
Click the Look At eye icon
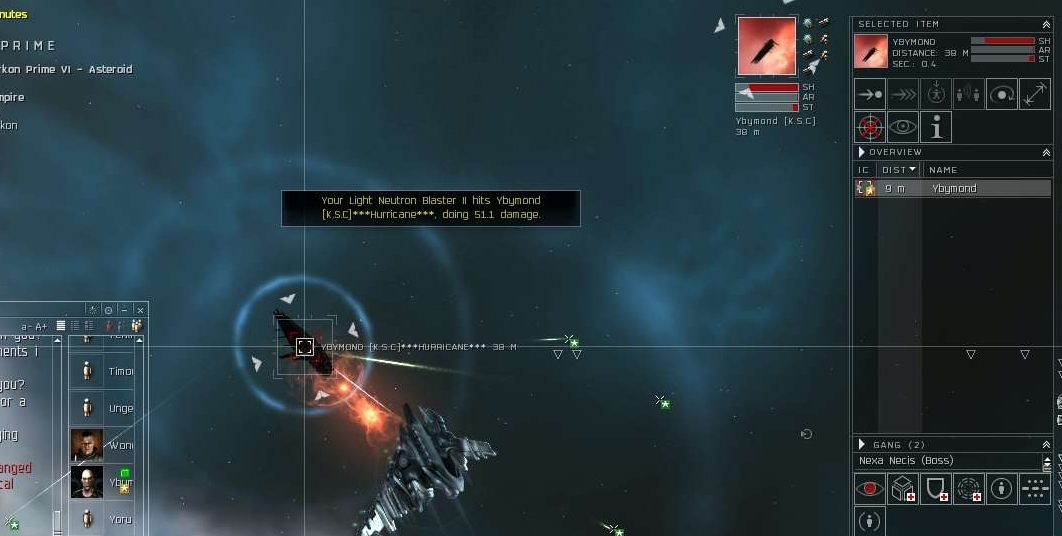pos(903,127)
